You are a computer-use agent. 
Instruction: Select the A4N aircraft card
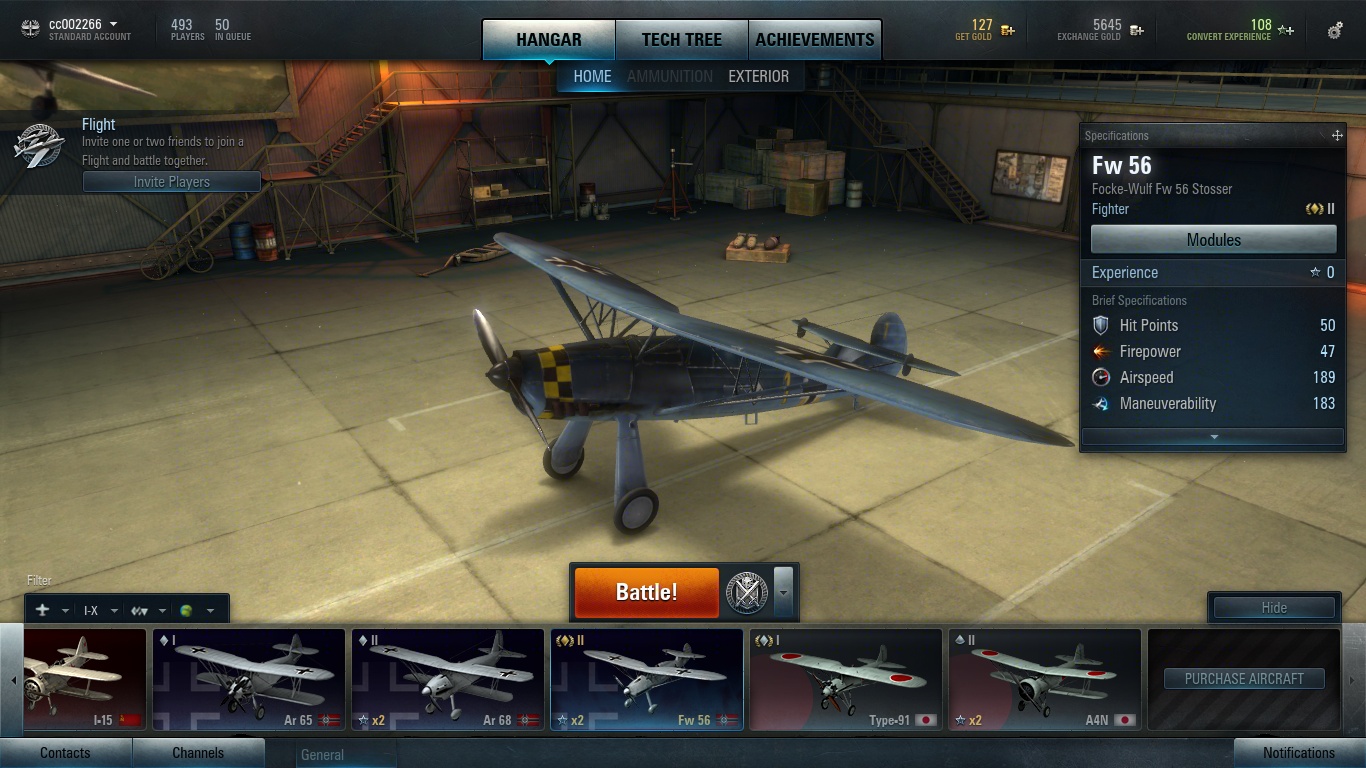(1044, 679)
